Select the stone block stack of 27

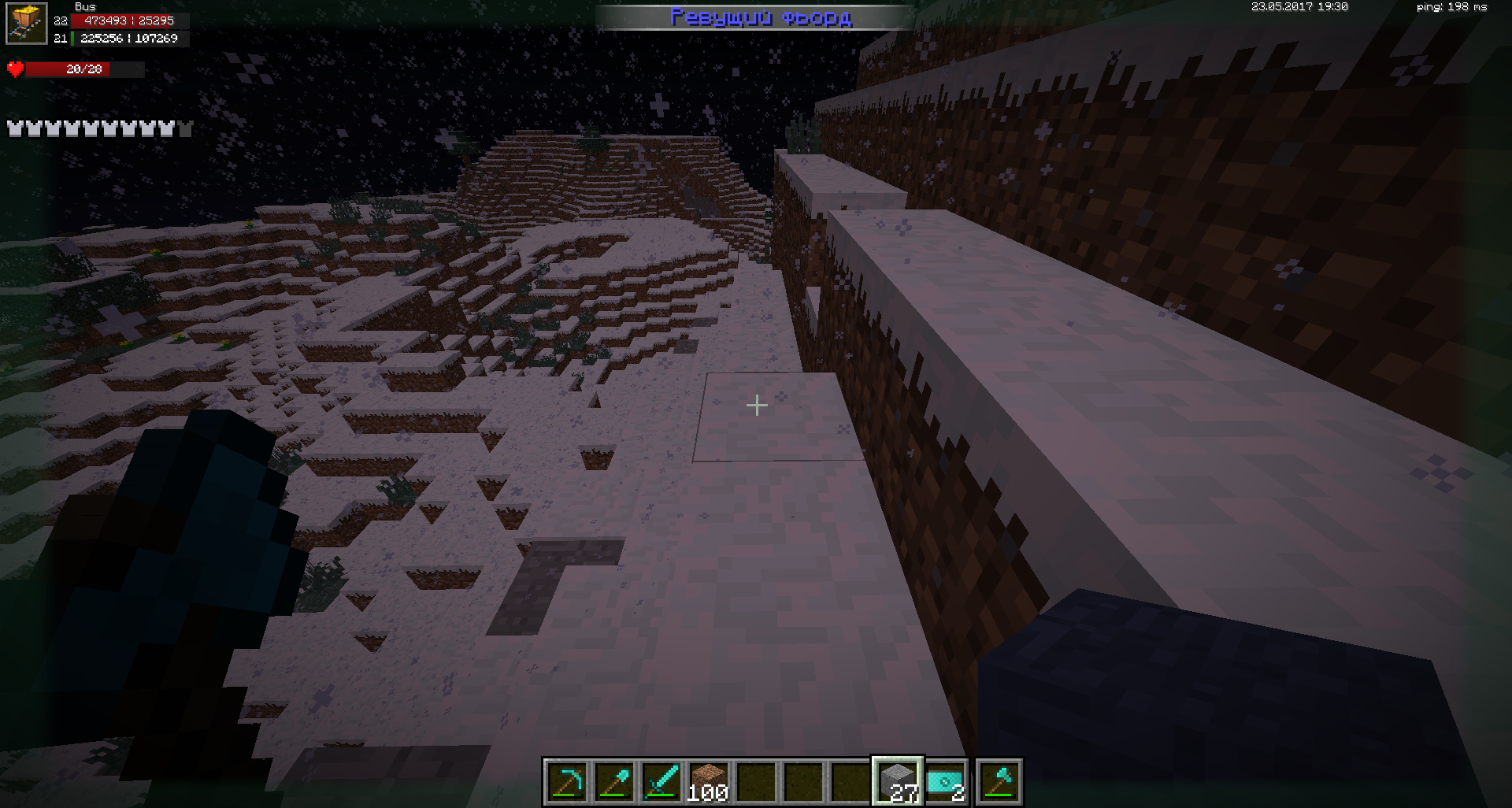pos(898,782)
